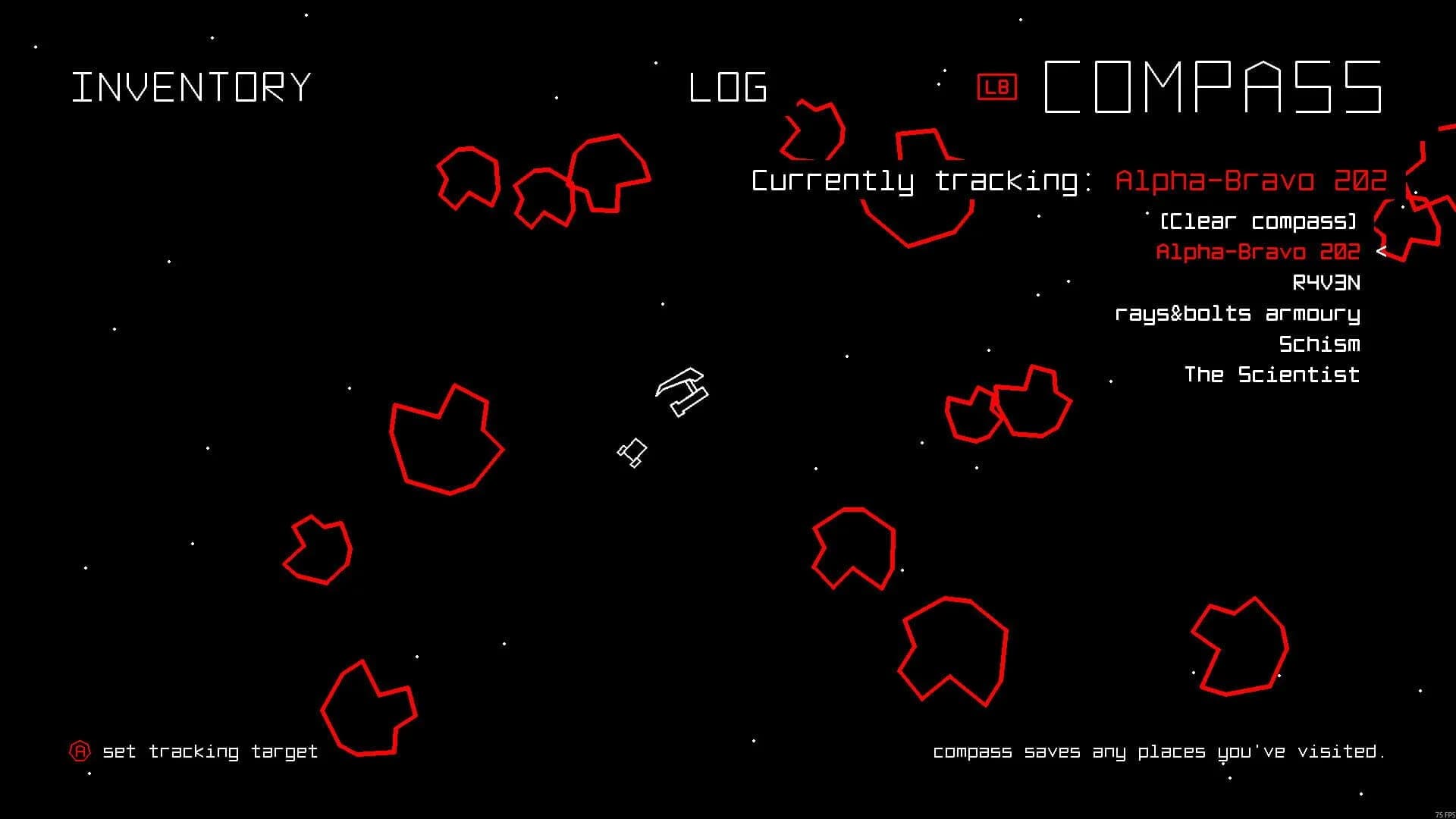The width and height of the screenshot is (1456, 819).
Task: Click the large red asteroid left of the ship
Action: (x=444, y=440)
